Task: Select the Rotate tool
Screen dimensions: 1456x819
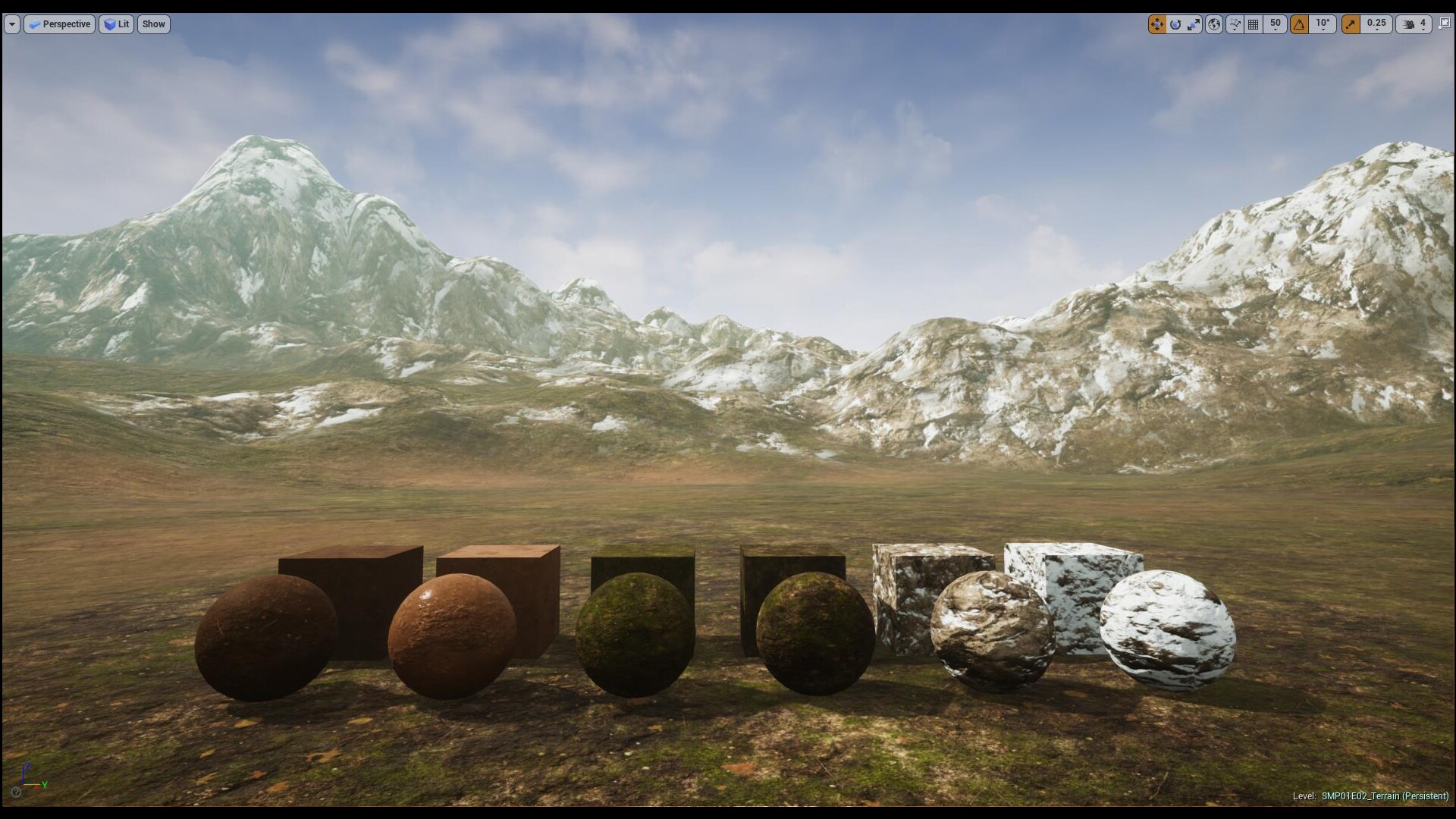Action: pyautogui.click(x=1175, y=24)
